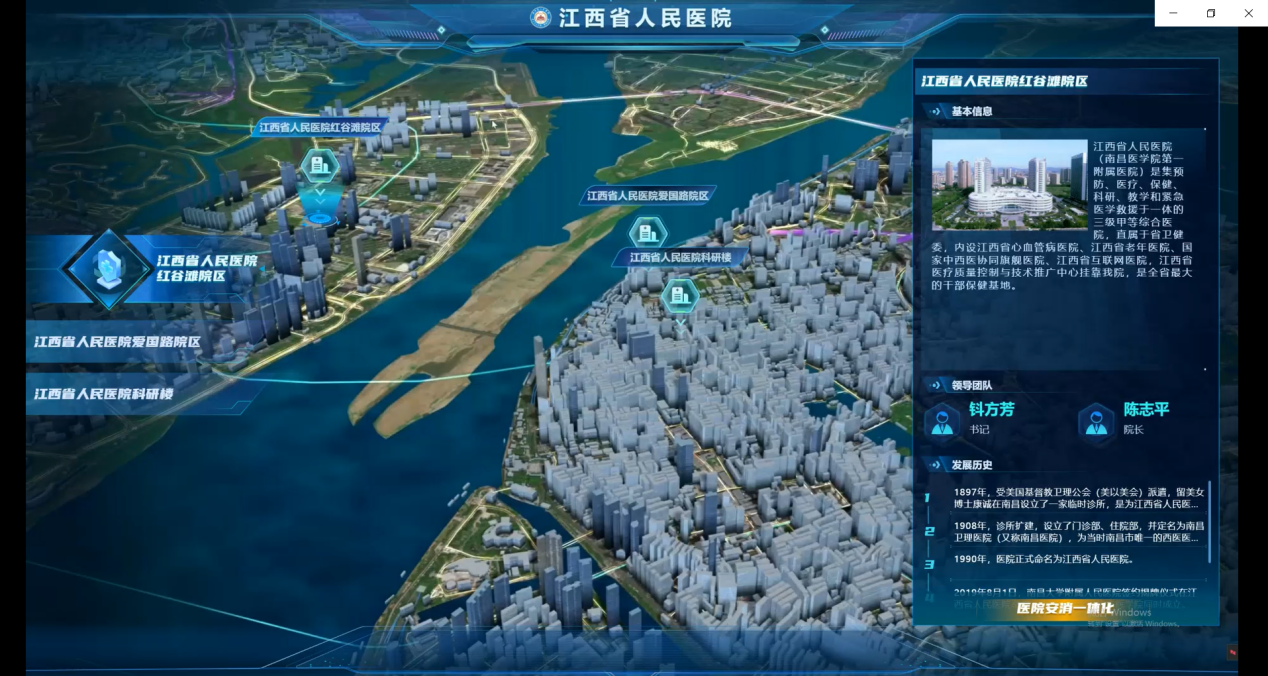Viewport: 1268px width, 676px height.
Task: Close the application window
Action: (1248, 13)
